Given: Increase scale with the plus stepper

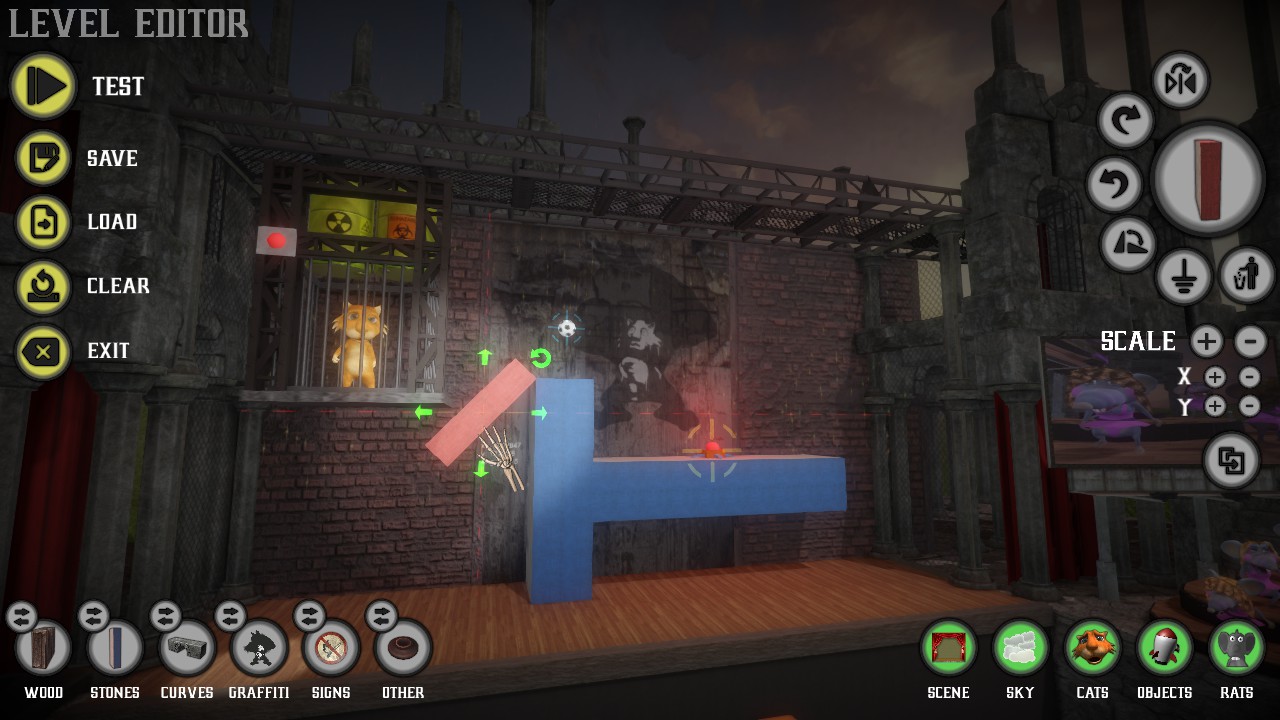Looking at the screenshot, I should pos(1206,342).
